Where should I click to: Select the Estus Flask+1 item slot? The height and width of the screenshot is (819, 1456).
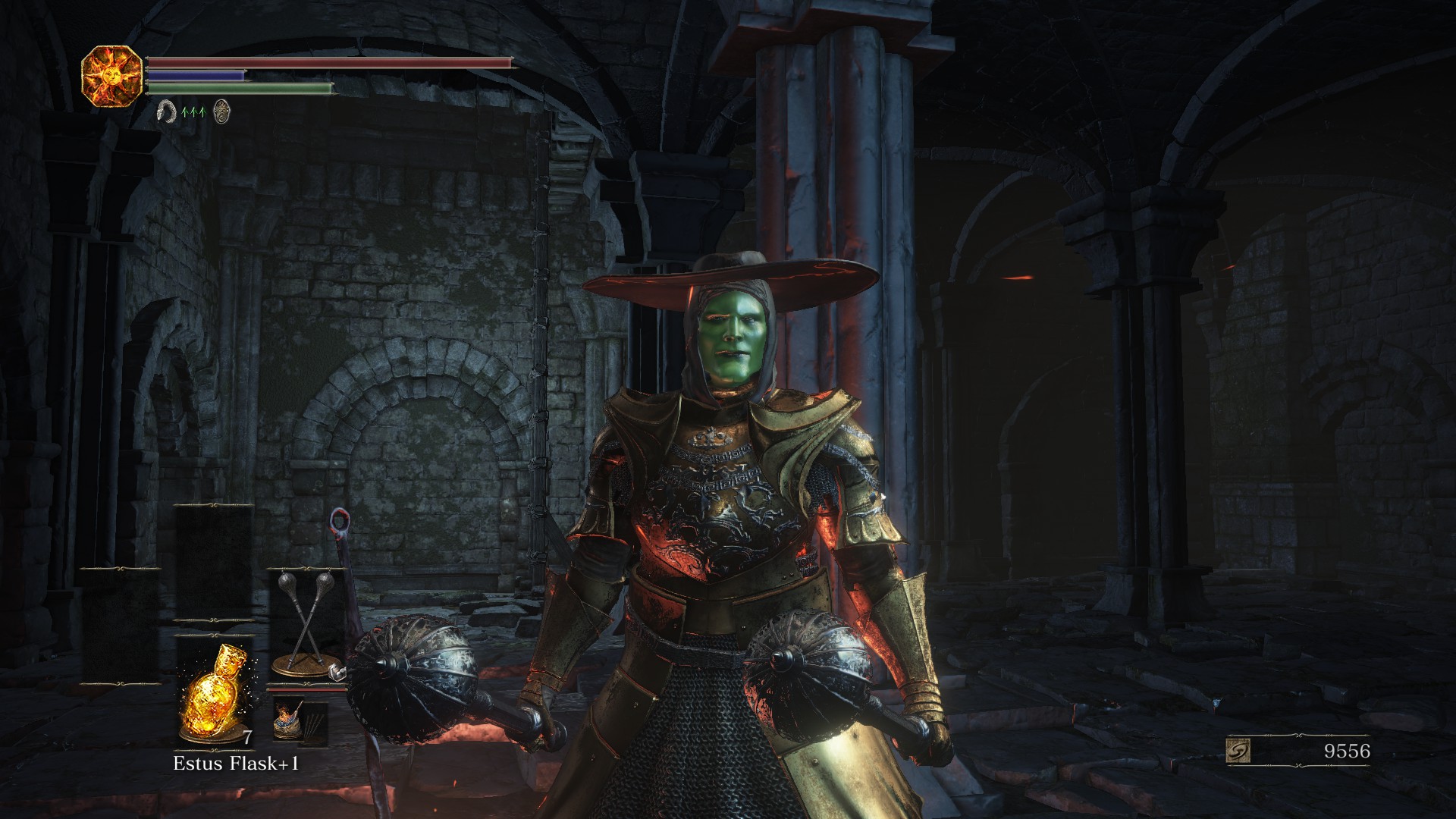tap(213, 692)
